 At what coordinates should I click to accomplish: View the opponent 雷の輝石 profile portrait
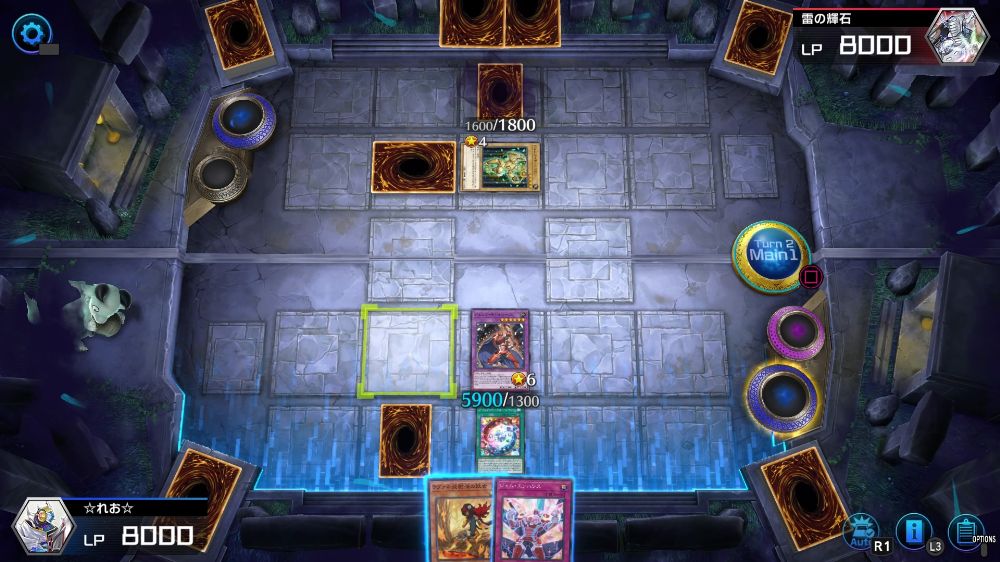[957, 37]
